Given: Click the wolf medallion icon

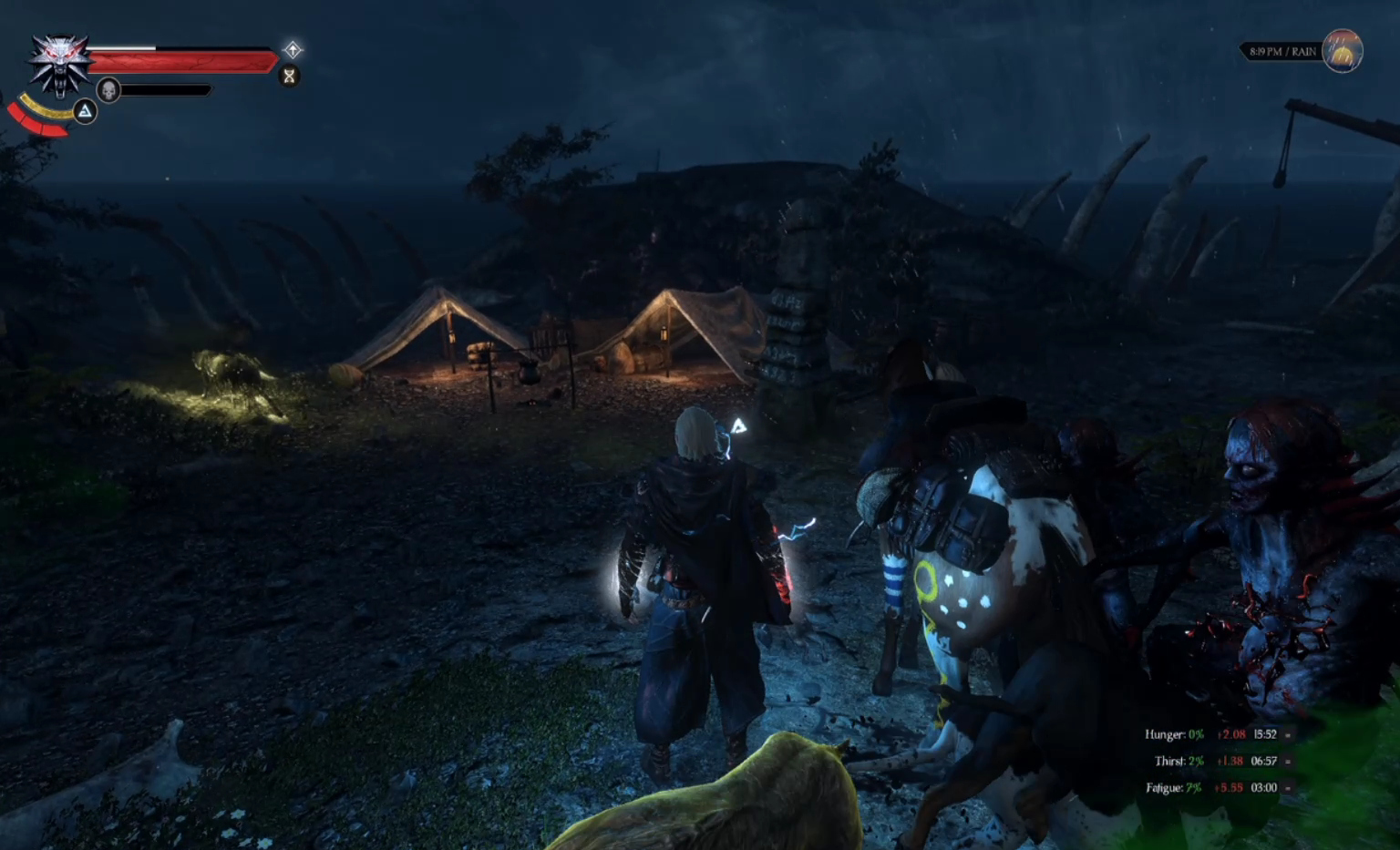Looking at the screenshot, I should 60,64.
